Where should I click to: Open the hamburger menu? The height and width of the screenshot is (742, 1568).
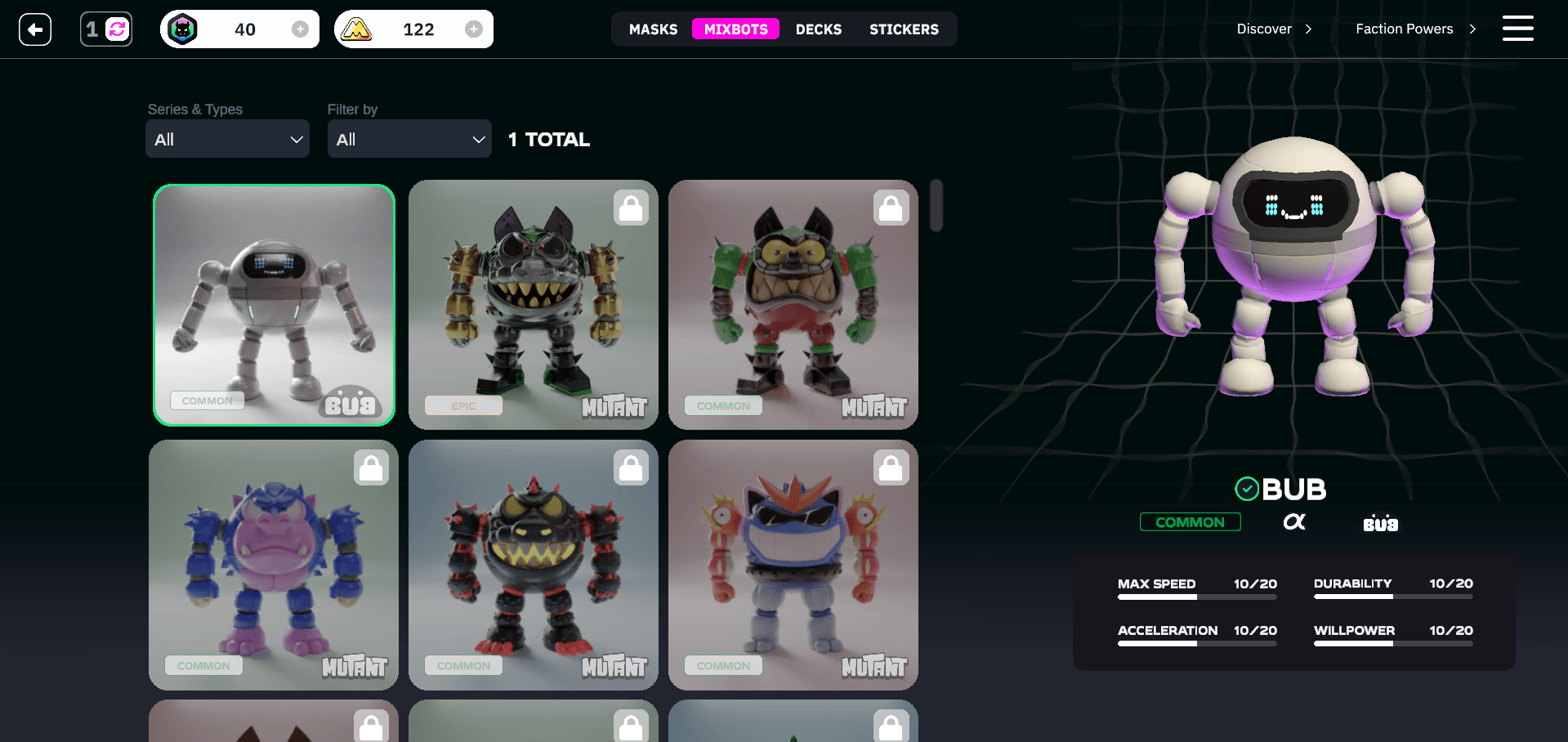1517,29
